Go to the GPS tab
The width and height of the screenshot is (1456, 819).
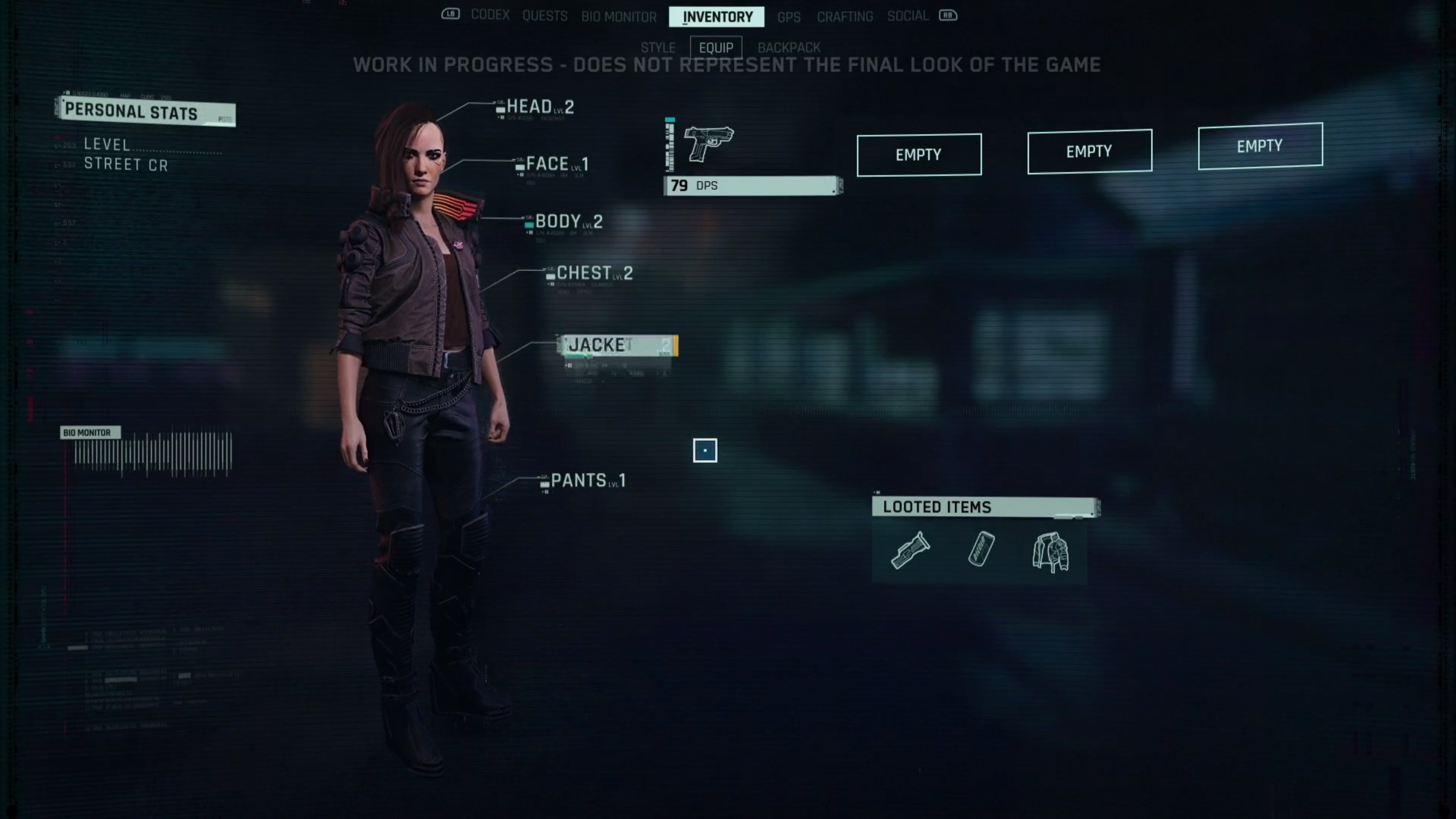788,17
